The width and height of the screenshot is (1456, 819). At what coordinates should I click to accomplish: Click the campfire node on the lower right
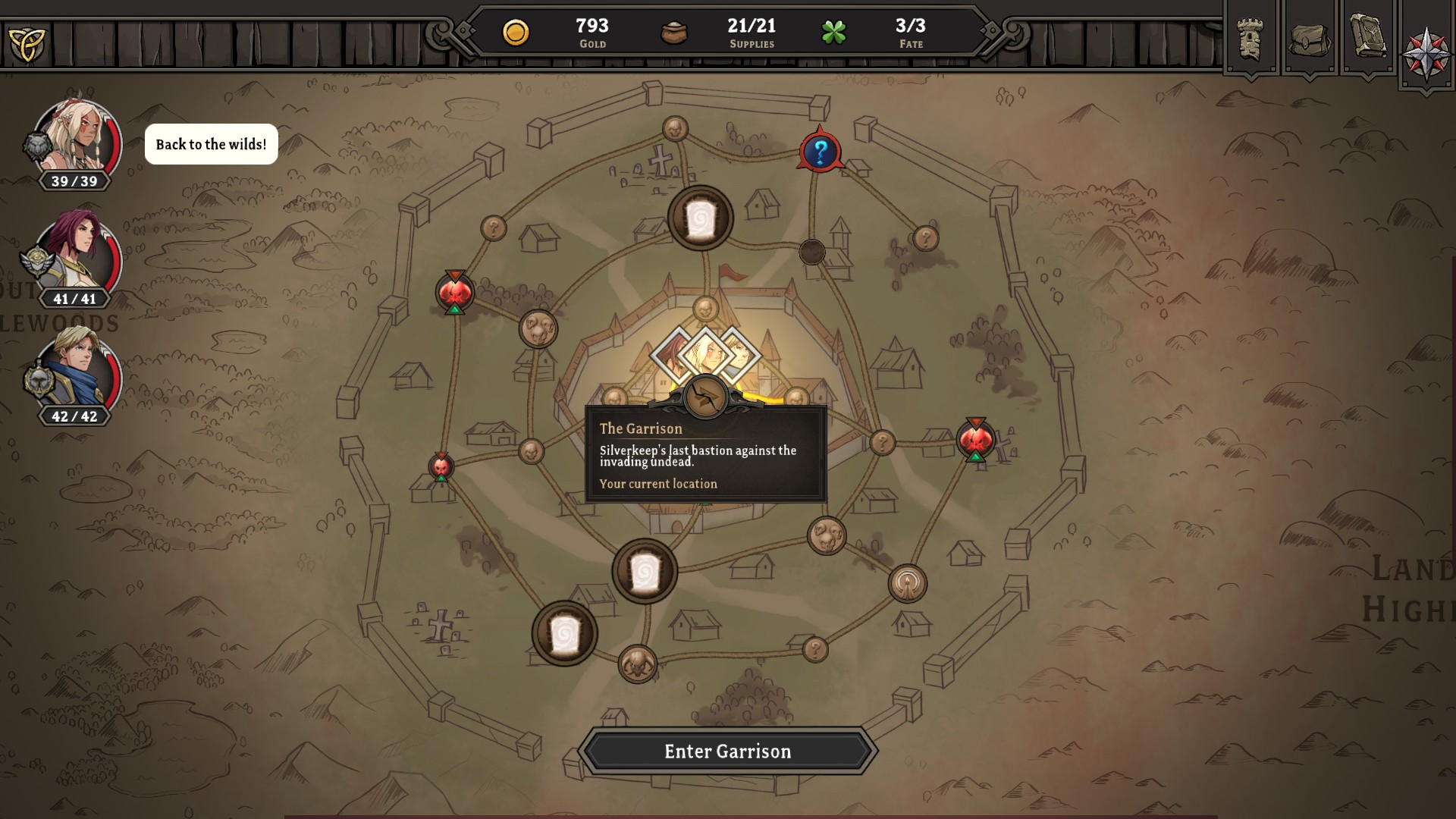point(907,582)
